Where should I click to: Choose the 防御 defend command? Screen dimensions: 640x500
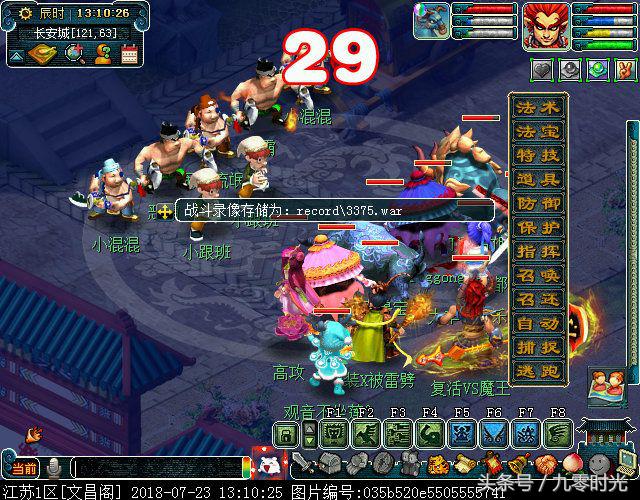click(538, 204)
